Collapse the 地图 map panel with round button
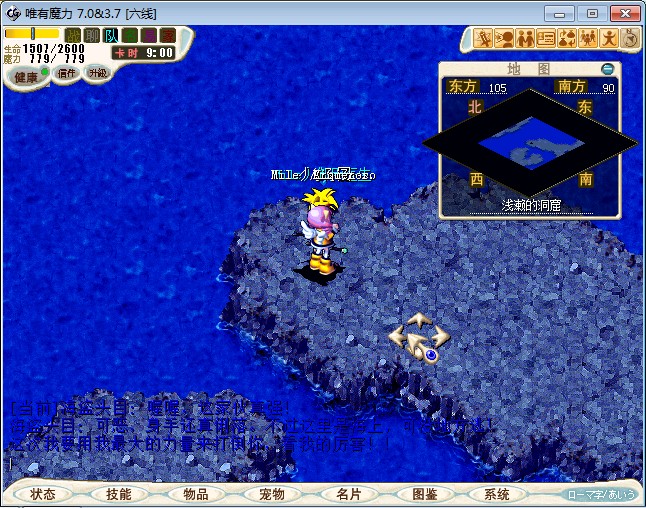646x508 pixels. click(x=607, y=69)
